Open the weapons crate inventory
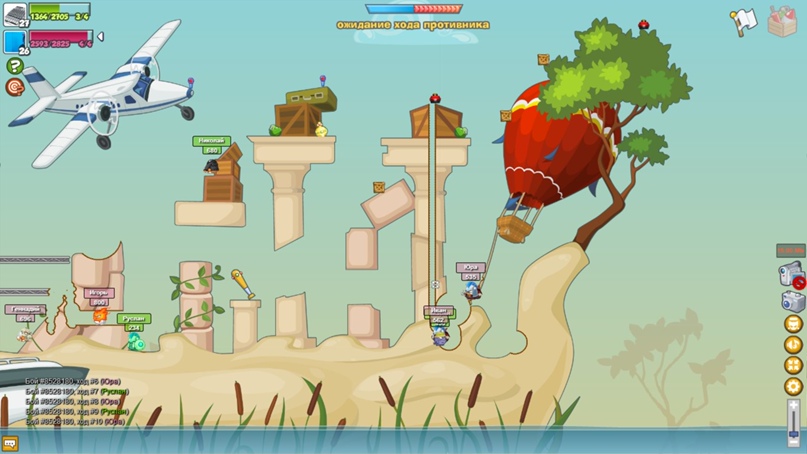The height and width of the screenshot is (454, 807). 783,20
